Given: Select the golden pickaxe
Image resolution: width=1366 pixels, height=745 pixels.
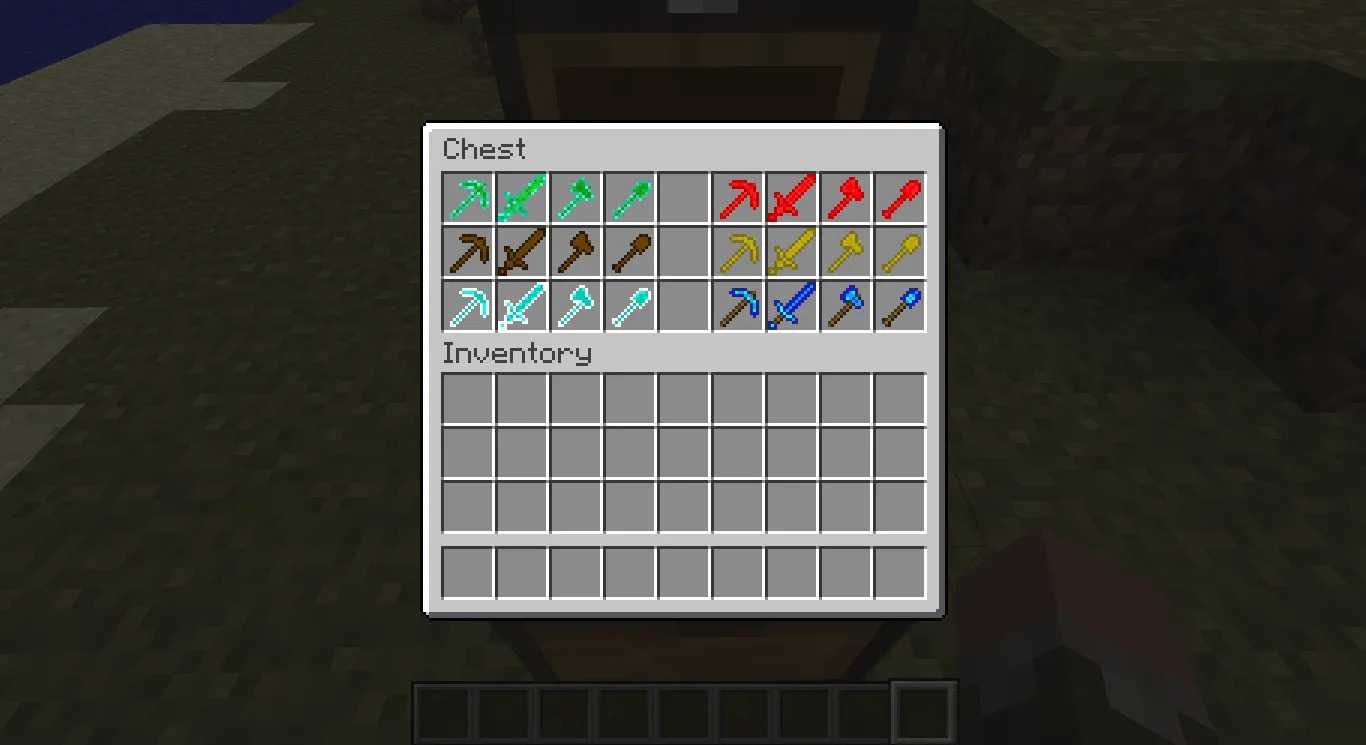Looking at the screenshot, I should 739,251.
